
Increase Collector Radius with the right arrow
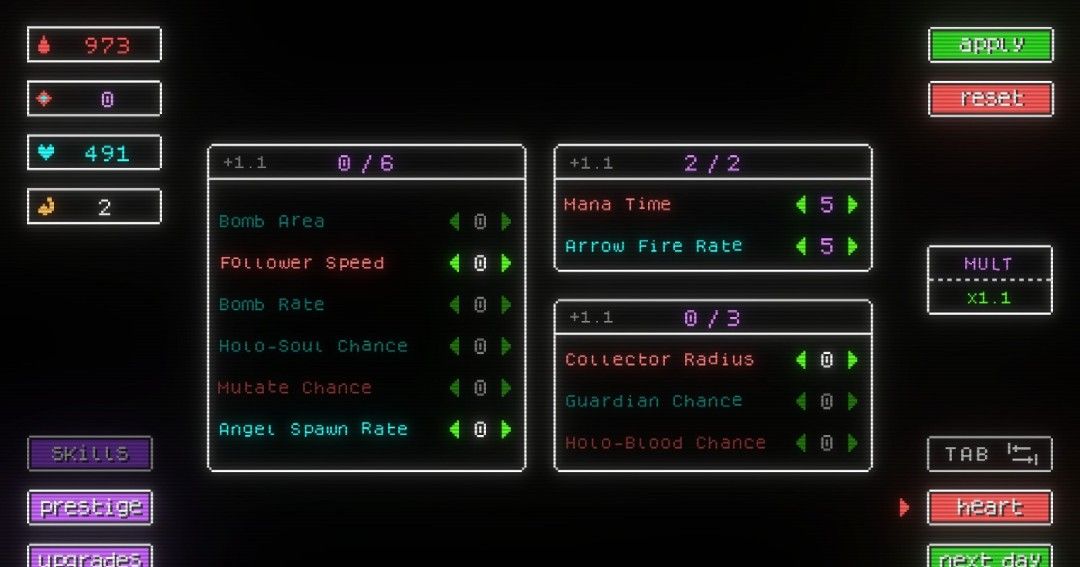[x=853, y=360]
